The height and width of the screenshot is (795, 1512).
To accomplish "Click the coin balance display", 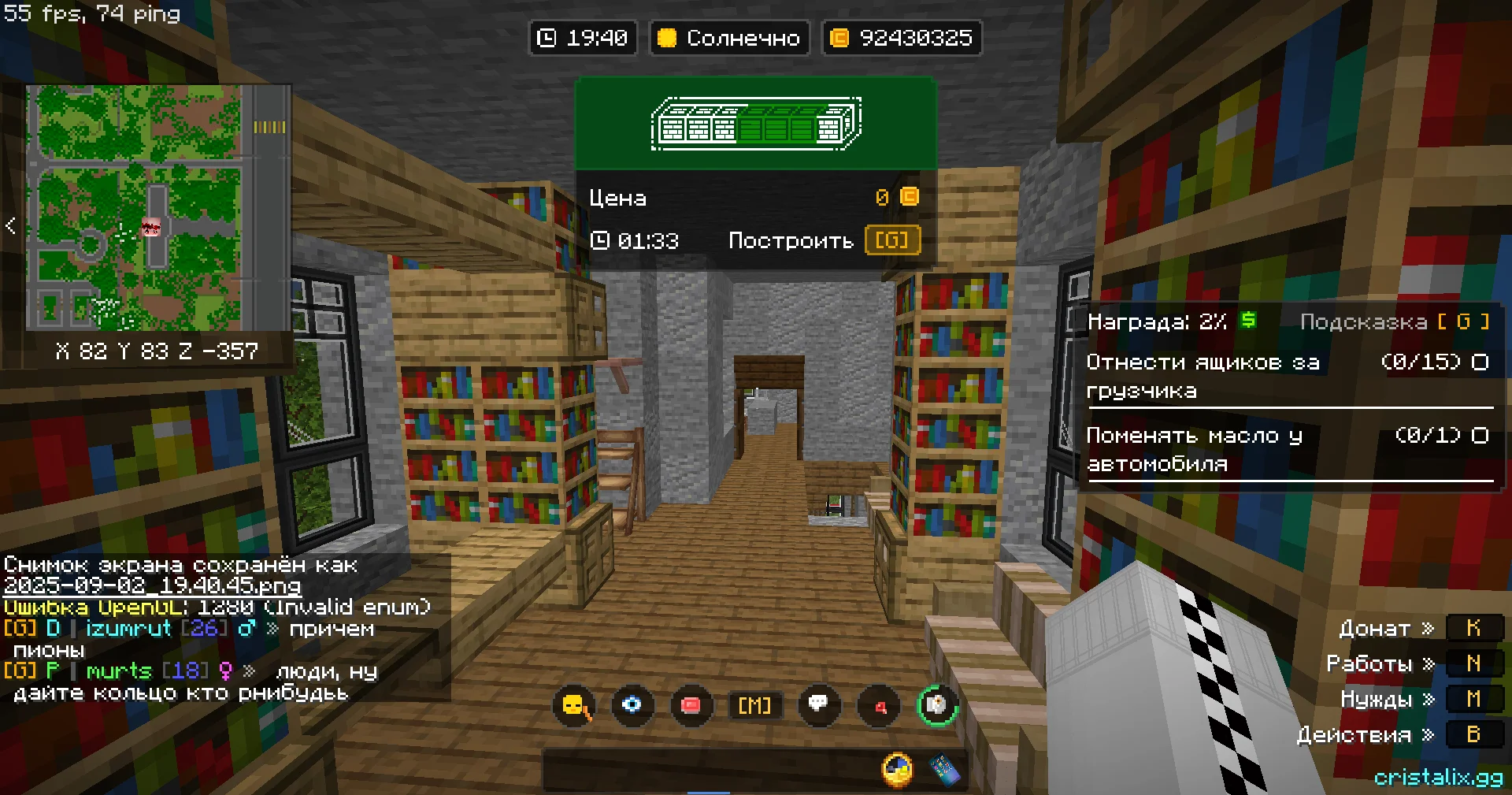I will point(902,38).
